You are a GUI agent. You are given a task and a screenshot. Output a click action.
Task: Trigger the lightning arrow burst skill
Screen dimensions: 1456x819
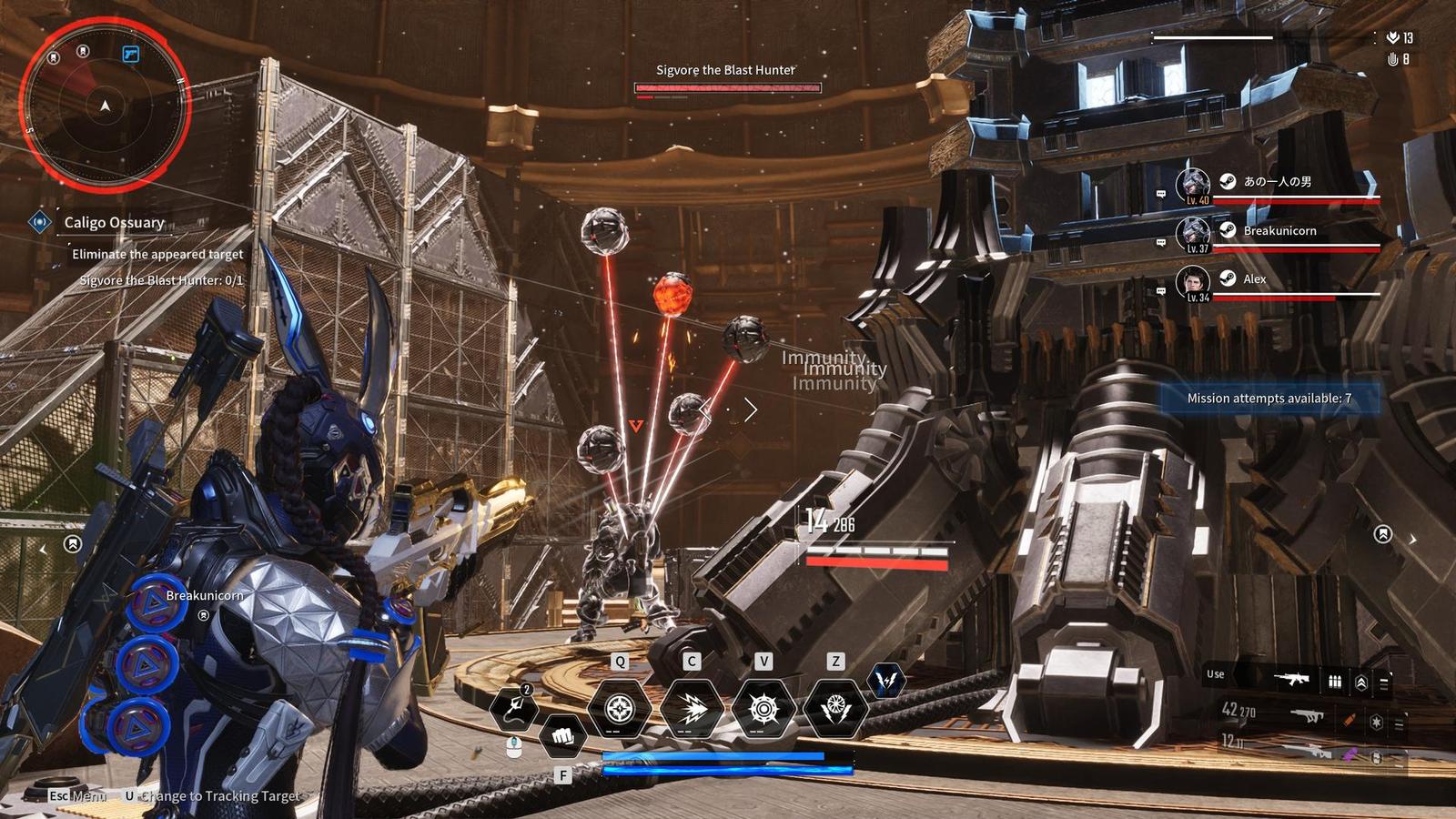(x=691, y=708)
